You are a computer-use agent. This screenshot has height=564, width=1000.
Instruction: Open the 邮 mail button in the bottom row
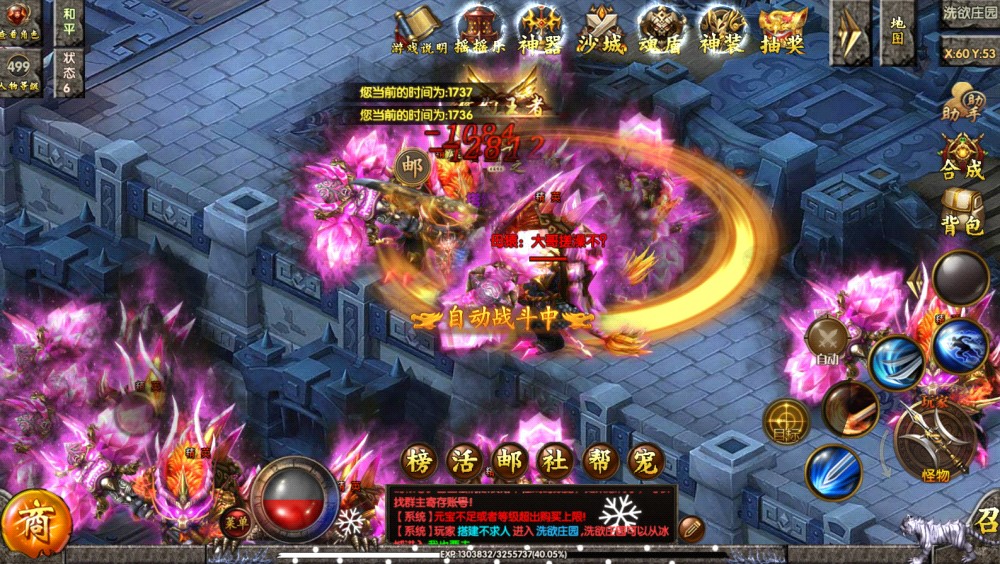click(x=509, y=461)
